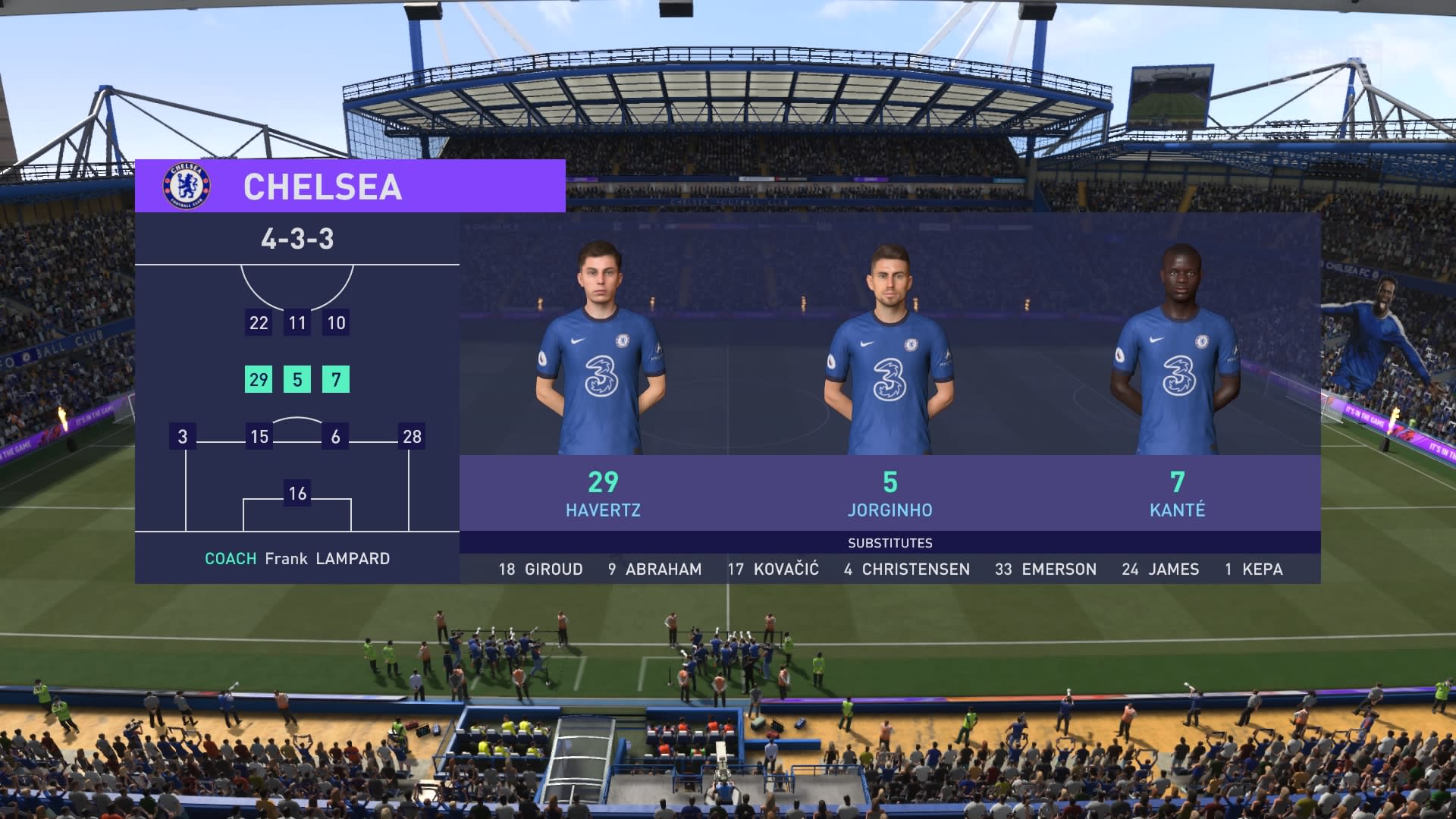
Task: Select the number 3 left-back tile
Action: [x=183, y=436]
